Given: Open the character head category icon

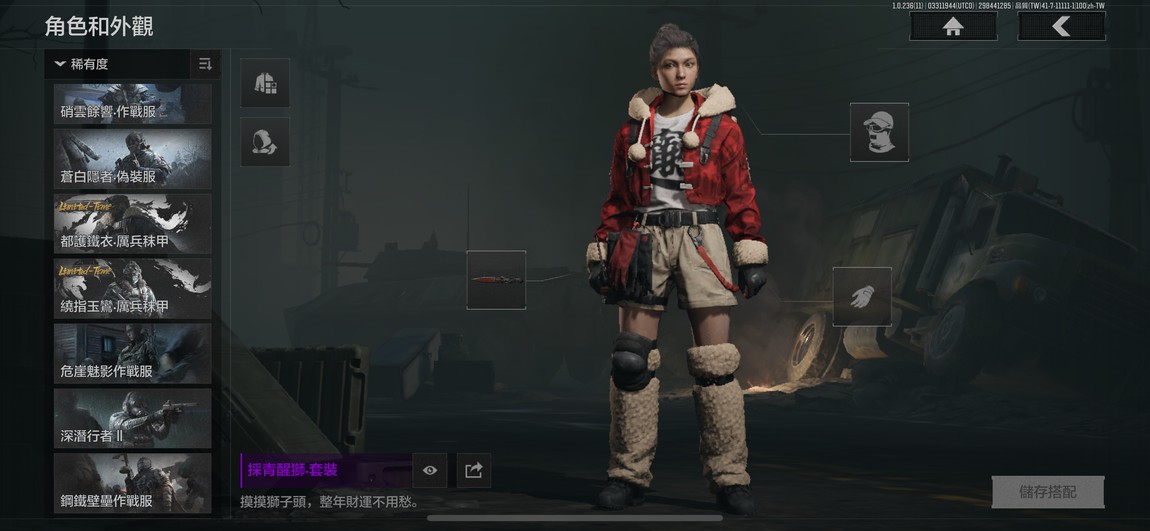Looking at the screenshot, I should pos(265,142).
